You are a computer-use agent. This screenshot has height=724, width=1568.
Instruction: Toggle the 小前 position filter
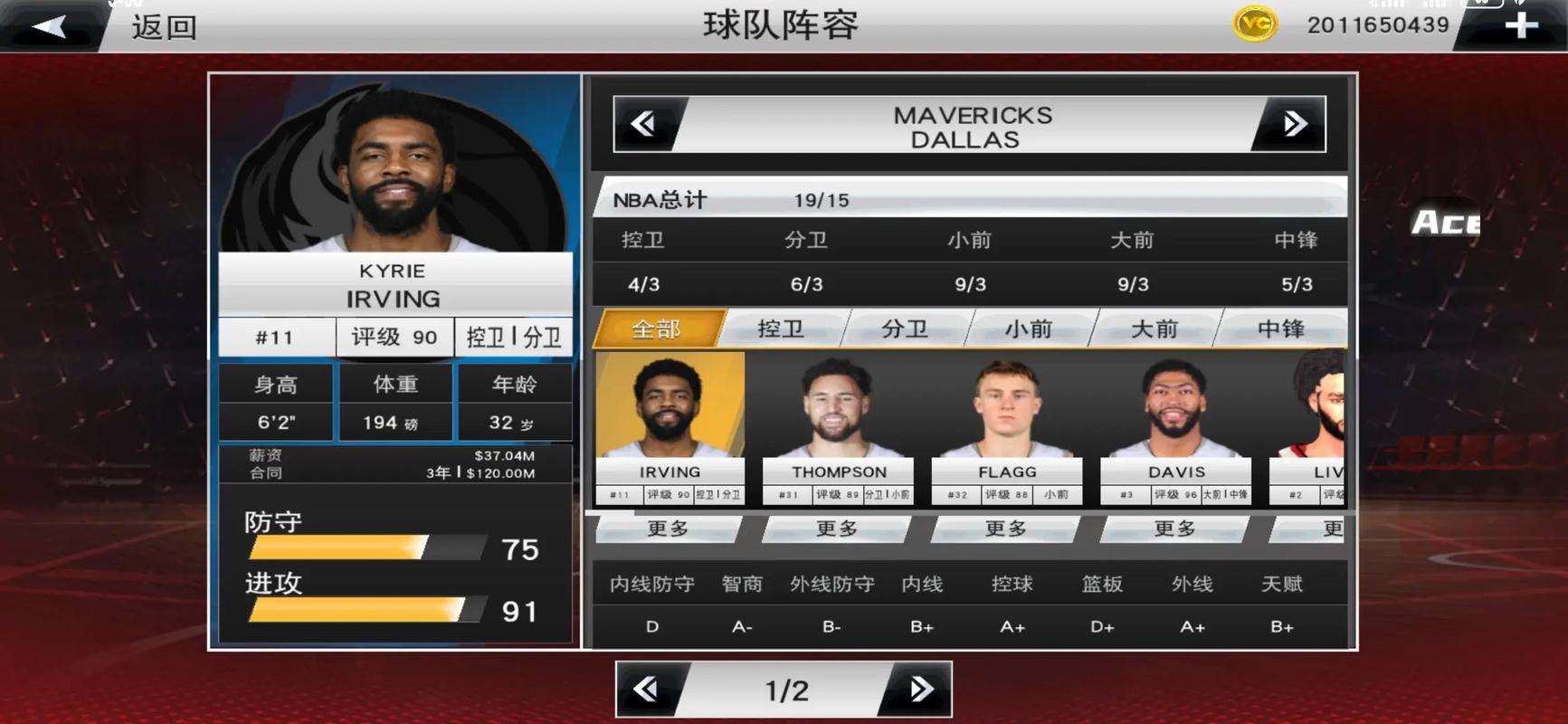[1031, 329]
